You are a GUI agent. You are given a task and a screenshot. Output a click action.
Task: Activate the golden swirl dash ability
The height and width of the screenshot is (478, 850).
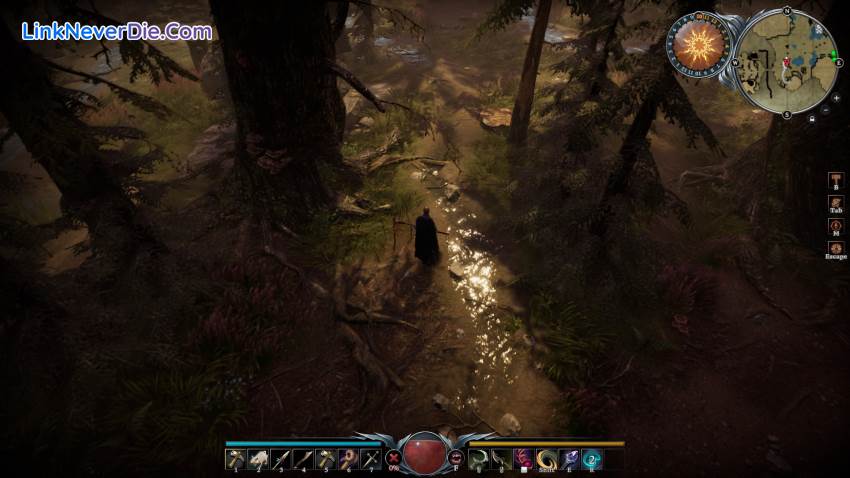546,459
